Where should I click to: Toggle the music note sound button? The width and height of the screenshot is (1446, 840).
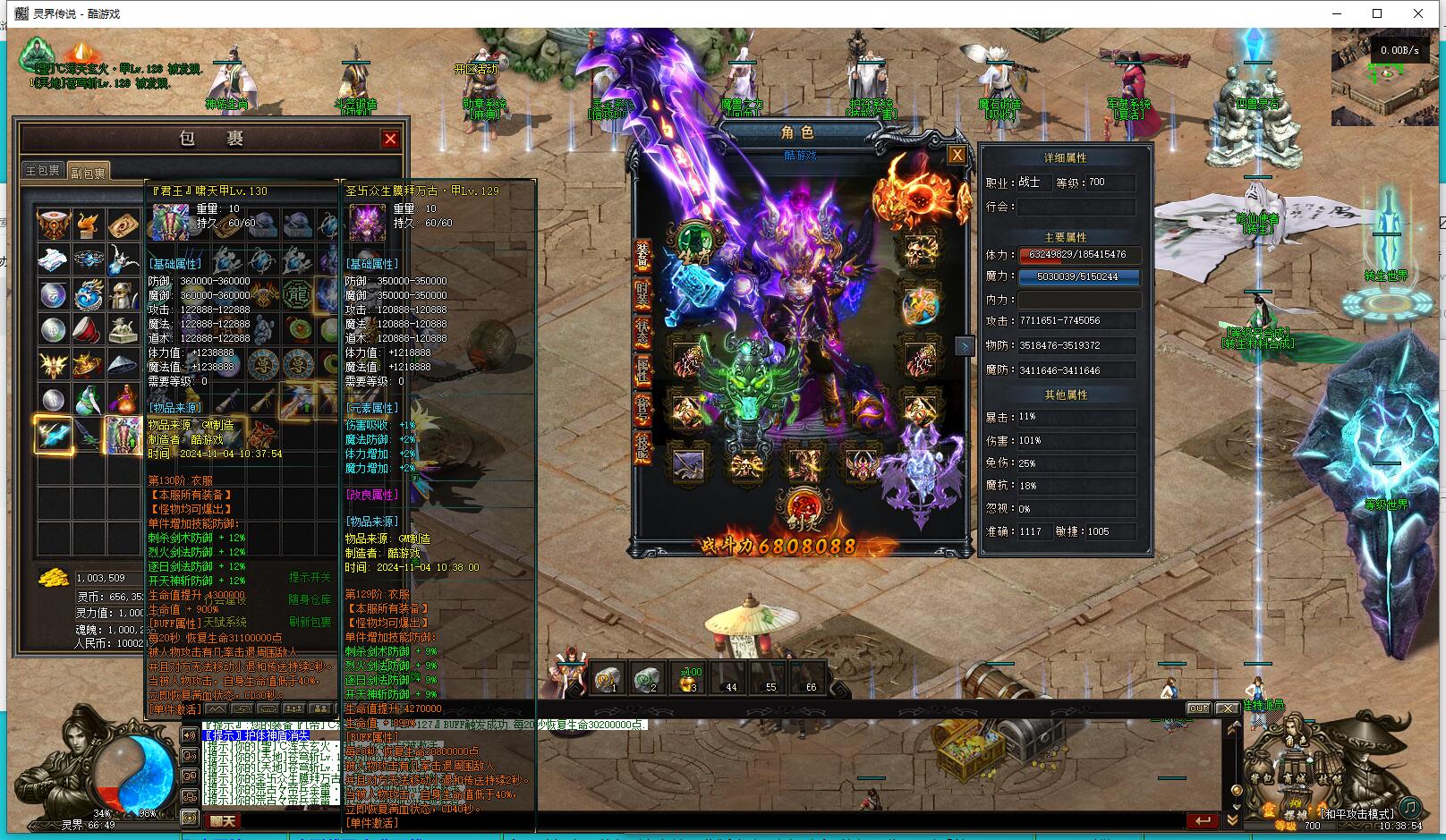click(x=1409, y=806)
